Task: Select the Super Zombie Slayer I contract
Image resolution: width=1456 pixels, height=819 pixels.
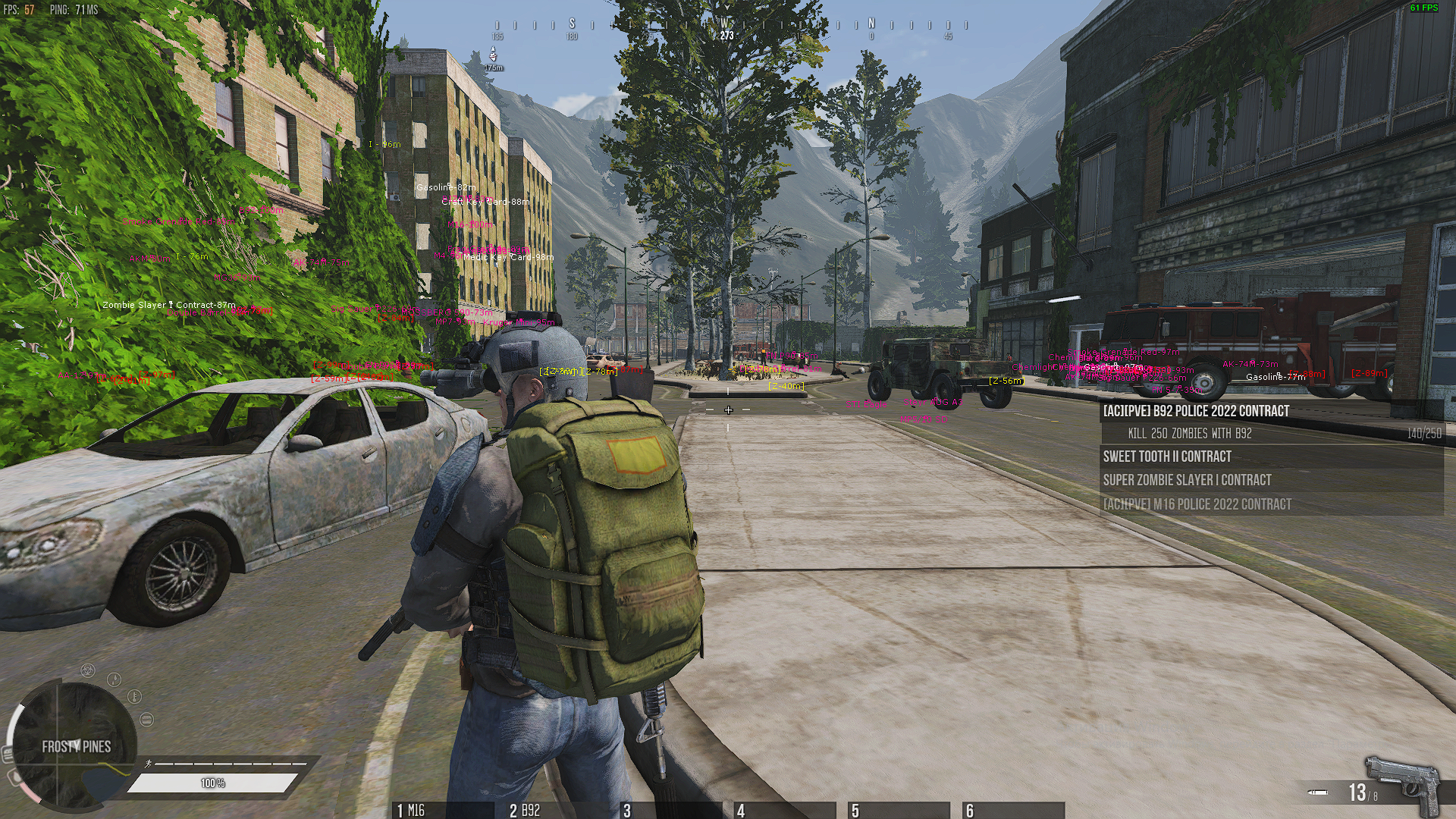Action: (x=1187, y=480)
